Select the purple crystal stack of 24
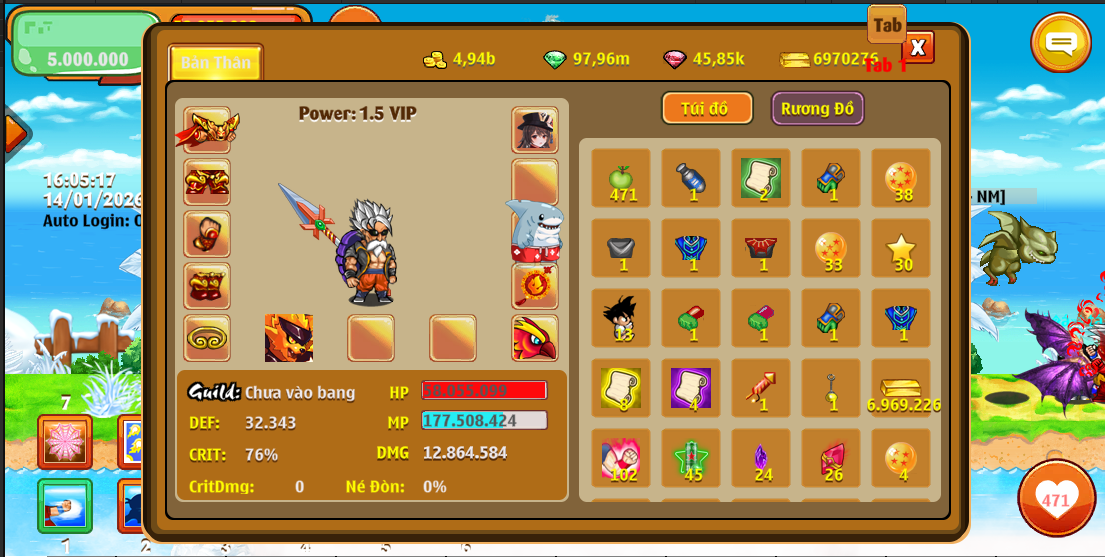This screenshot has height=557, width=1105. tap(760, 459)
